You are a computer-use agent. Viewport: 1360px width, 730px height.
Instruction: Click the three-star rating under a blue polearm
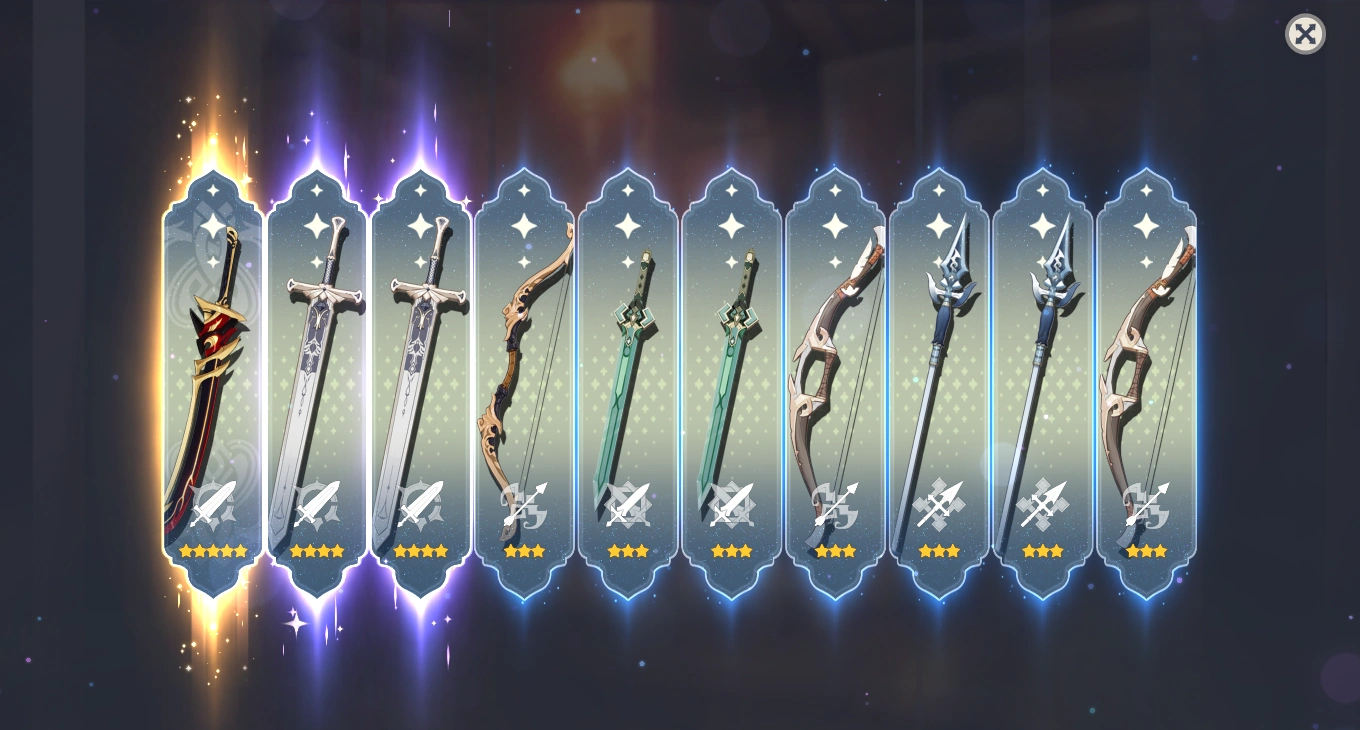click(940, 550)
